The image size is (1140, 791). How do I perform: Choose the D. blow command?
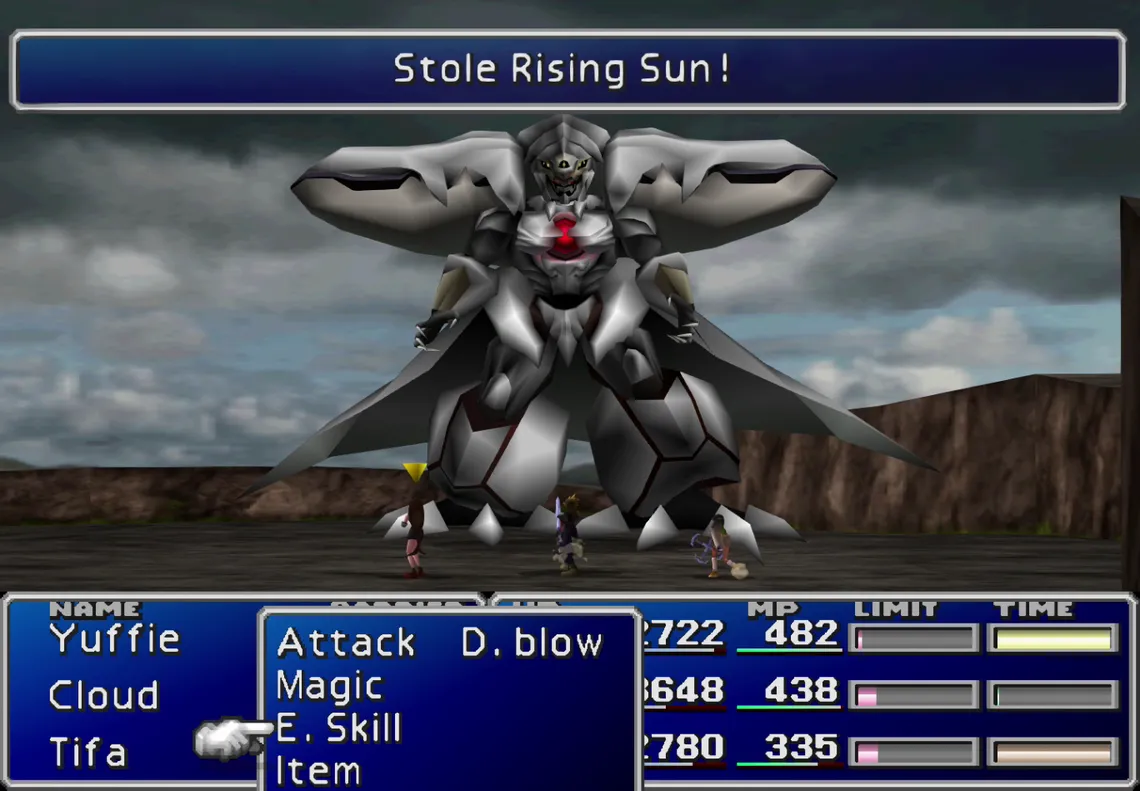[x=532, y=642]
